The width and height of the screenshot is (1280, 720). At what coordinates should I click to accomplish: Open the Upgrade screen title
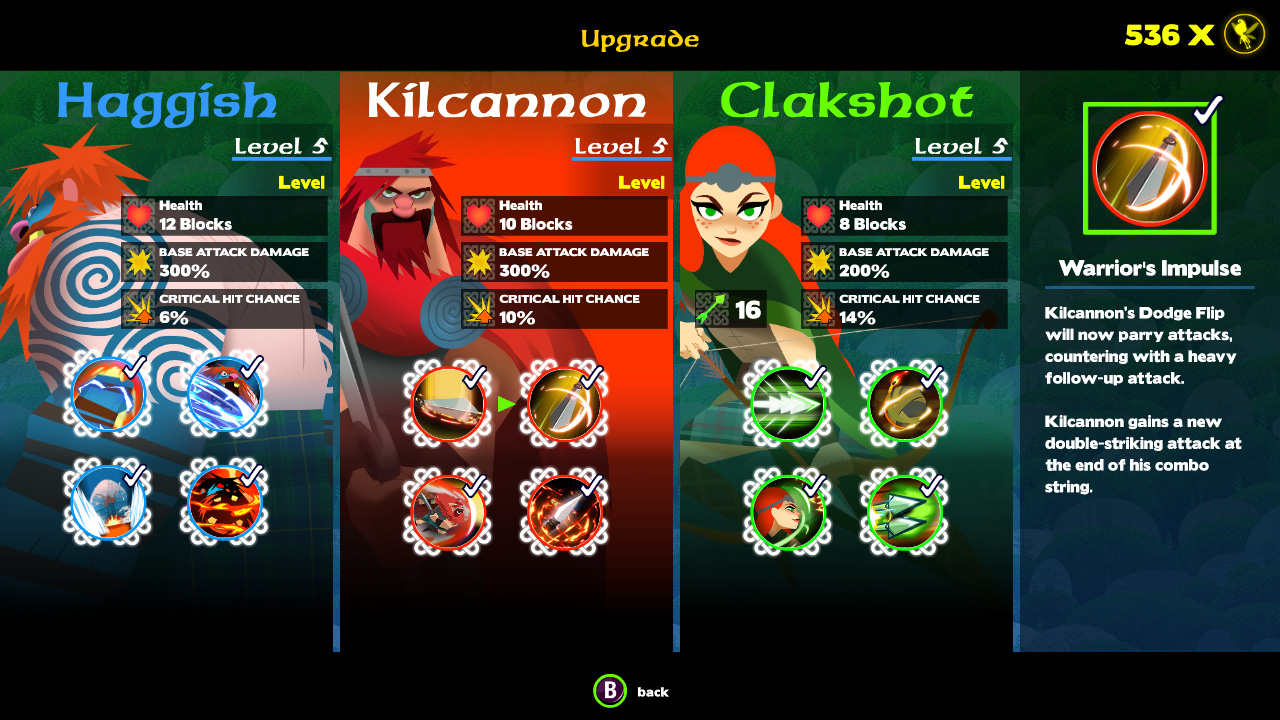point(640,38)
